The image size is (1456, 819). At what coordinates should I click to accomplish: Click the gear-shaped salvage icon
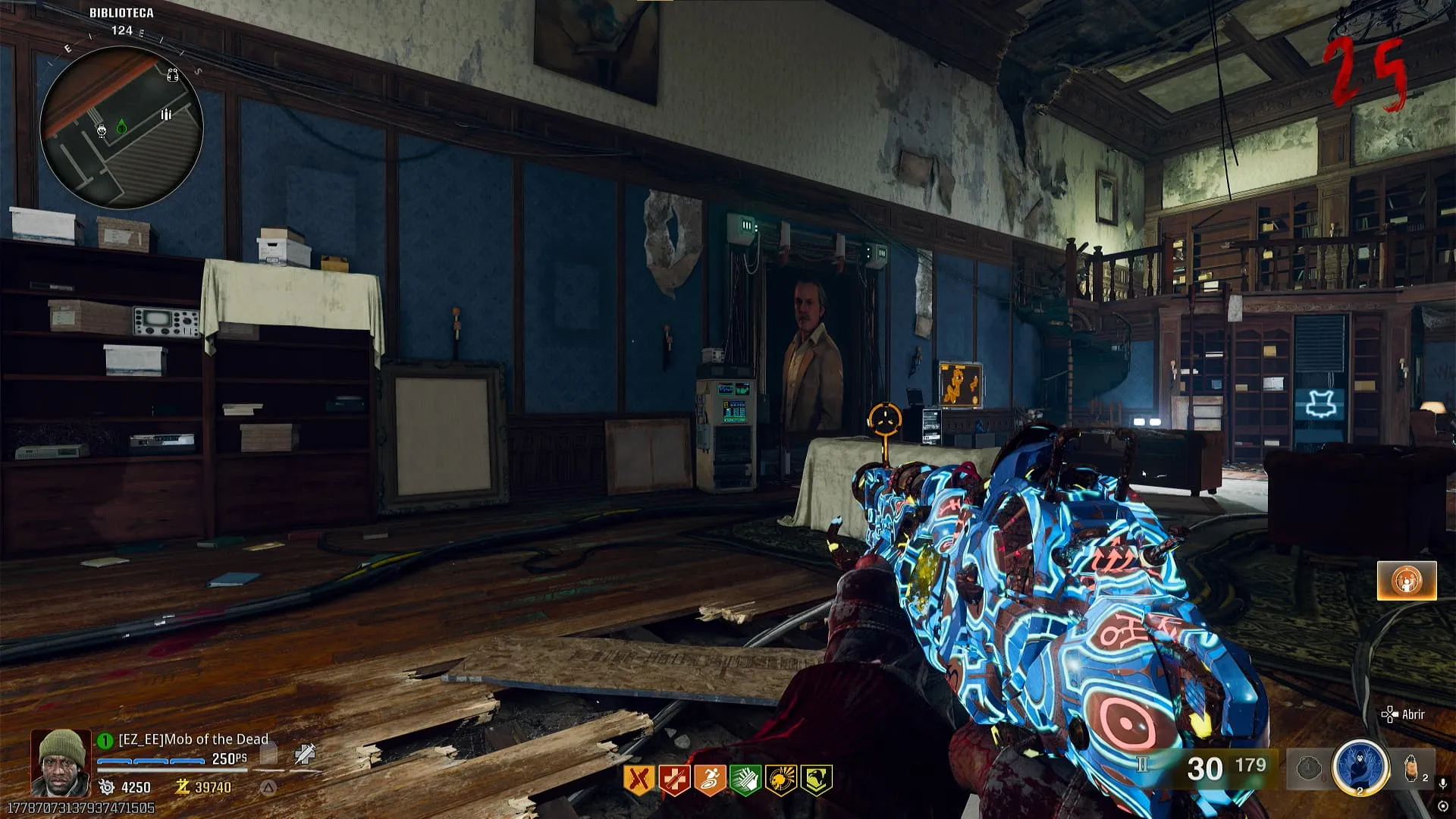click(x=107, y=787)
